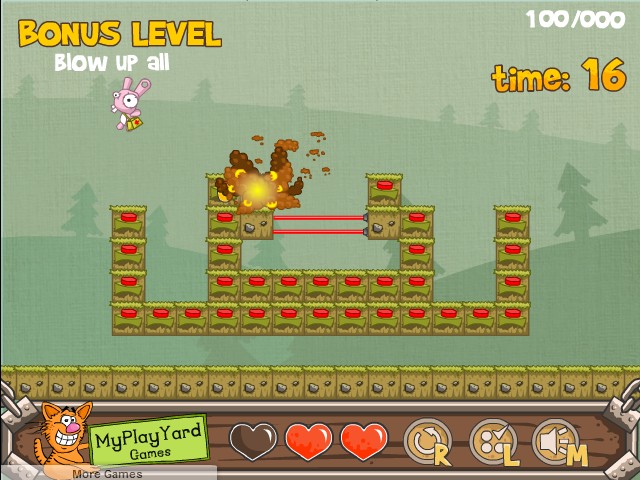This screenshot has height=480, width=640.
Task: Open the level select menu button
Action: pyautogui.click(x=493, y=440)
